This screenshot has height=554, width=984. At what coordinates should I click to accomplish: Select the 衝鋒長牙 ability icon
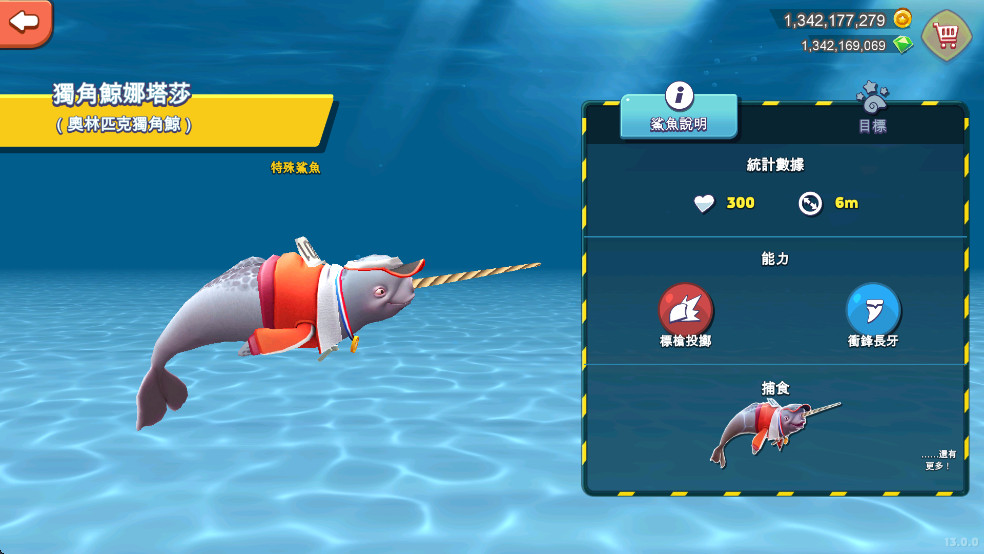[x=873, y=308]
